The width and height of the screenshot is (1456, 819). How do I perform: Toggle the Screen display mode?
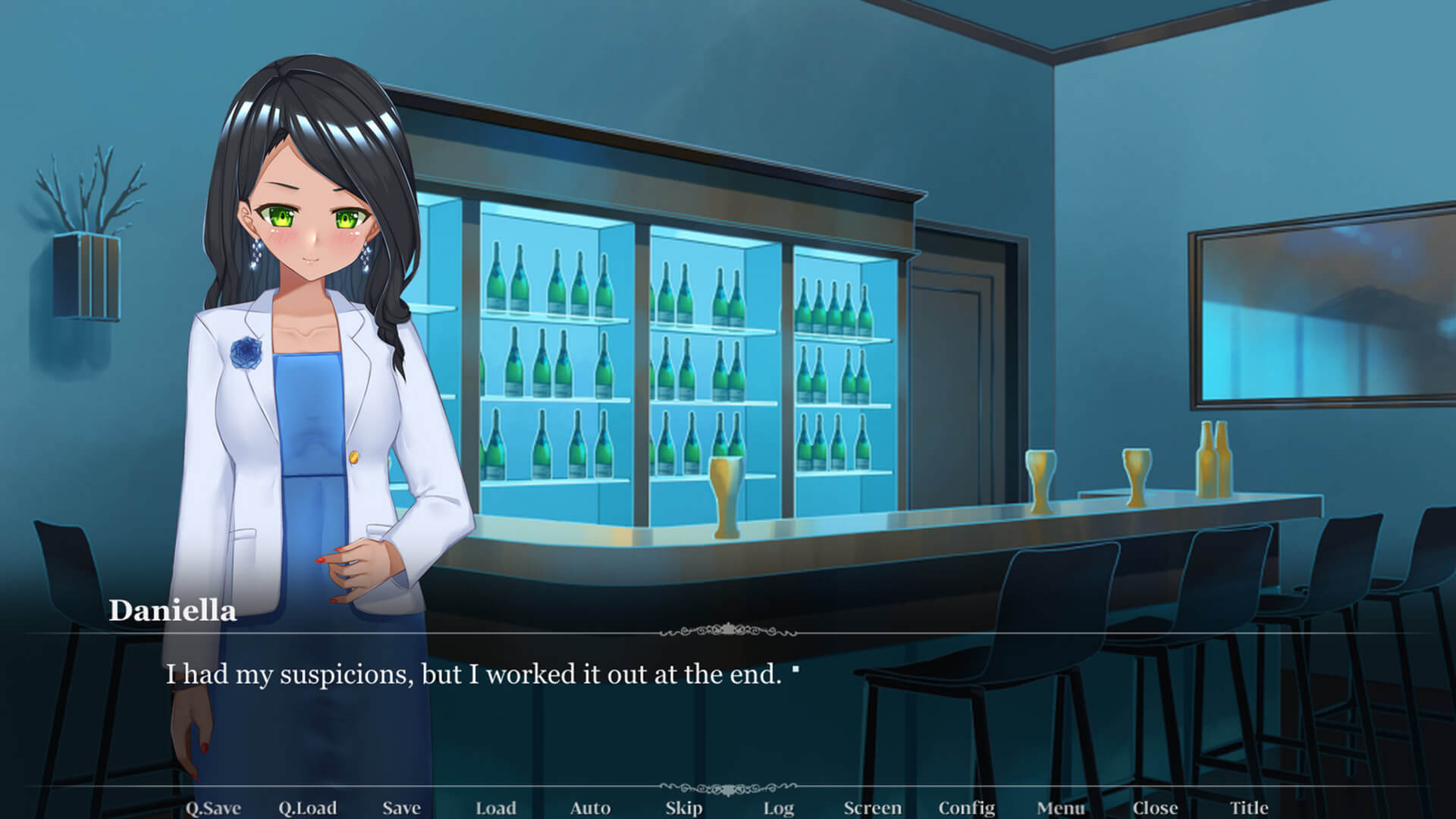click(873, 808)
